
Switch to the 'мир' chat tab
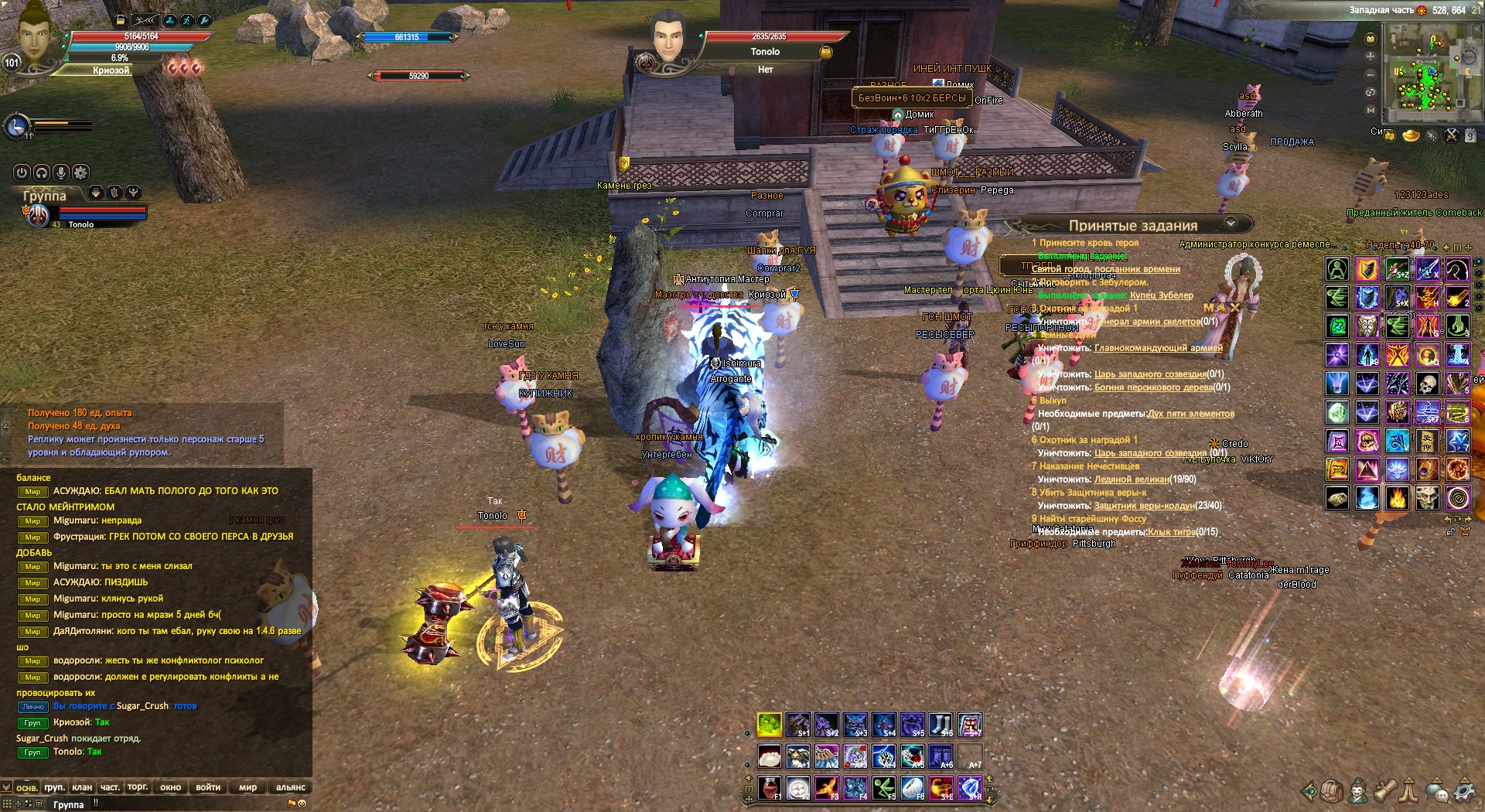pos(247,787)
